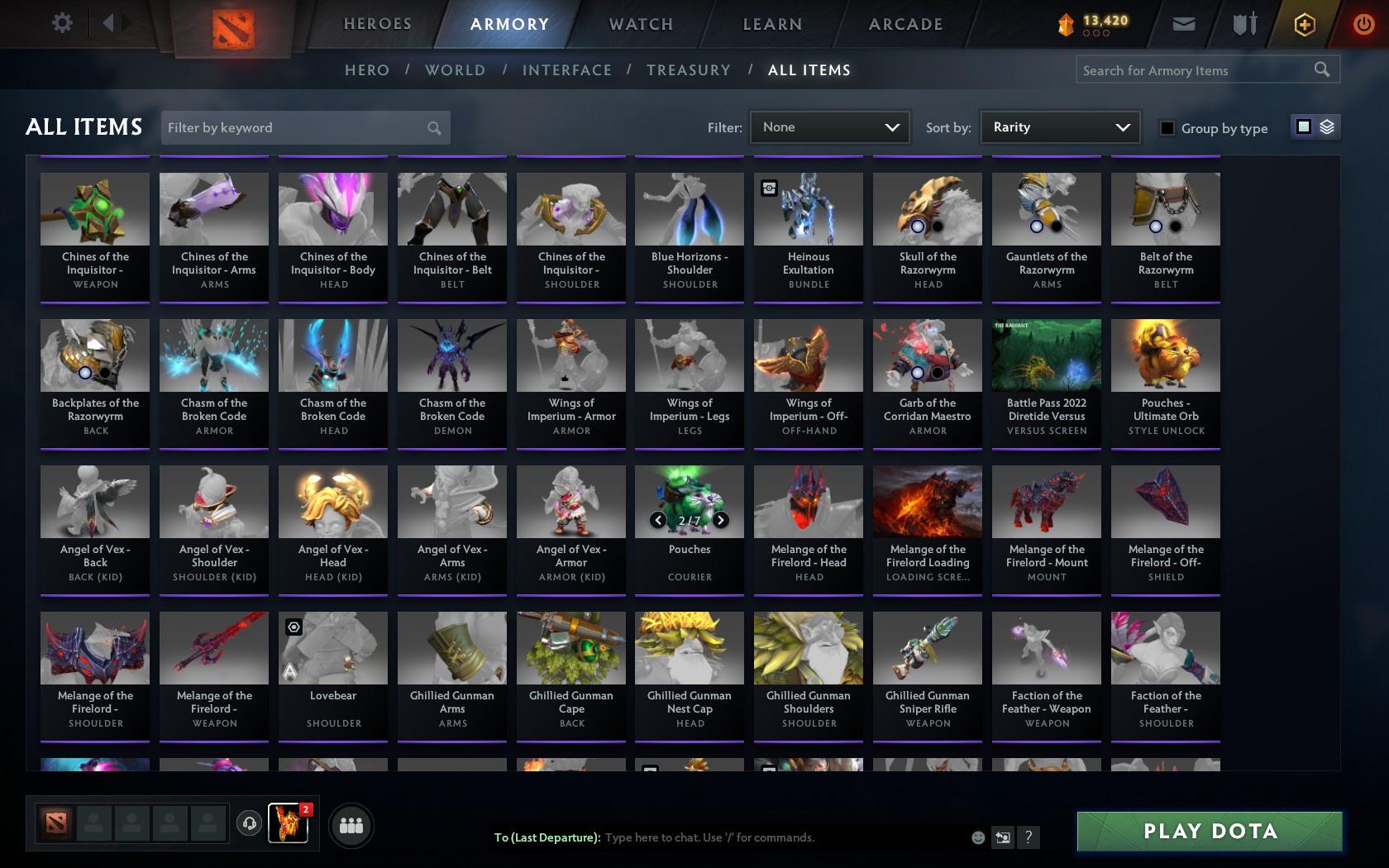Enable the Group by type checkbox

point(1166,128)
